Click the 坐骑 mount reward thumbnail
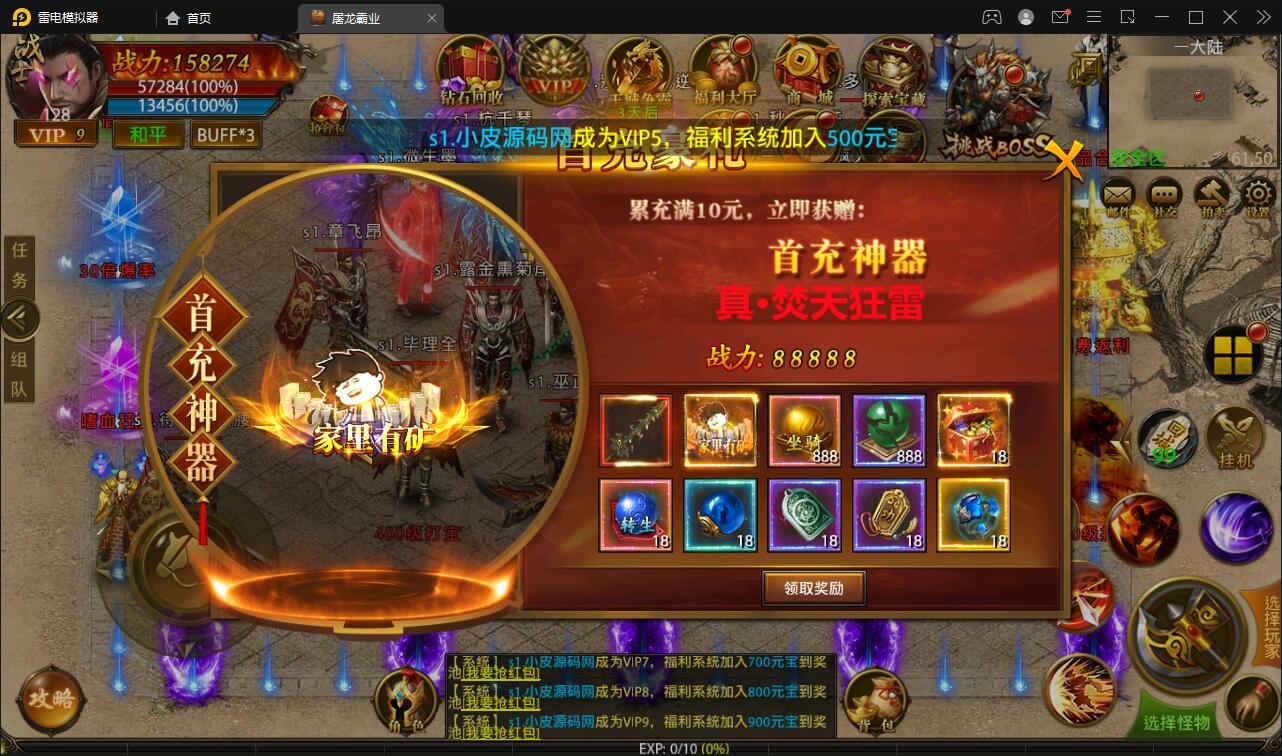The image size is (1282, 756). click(x=804, y=430)
